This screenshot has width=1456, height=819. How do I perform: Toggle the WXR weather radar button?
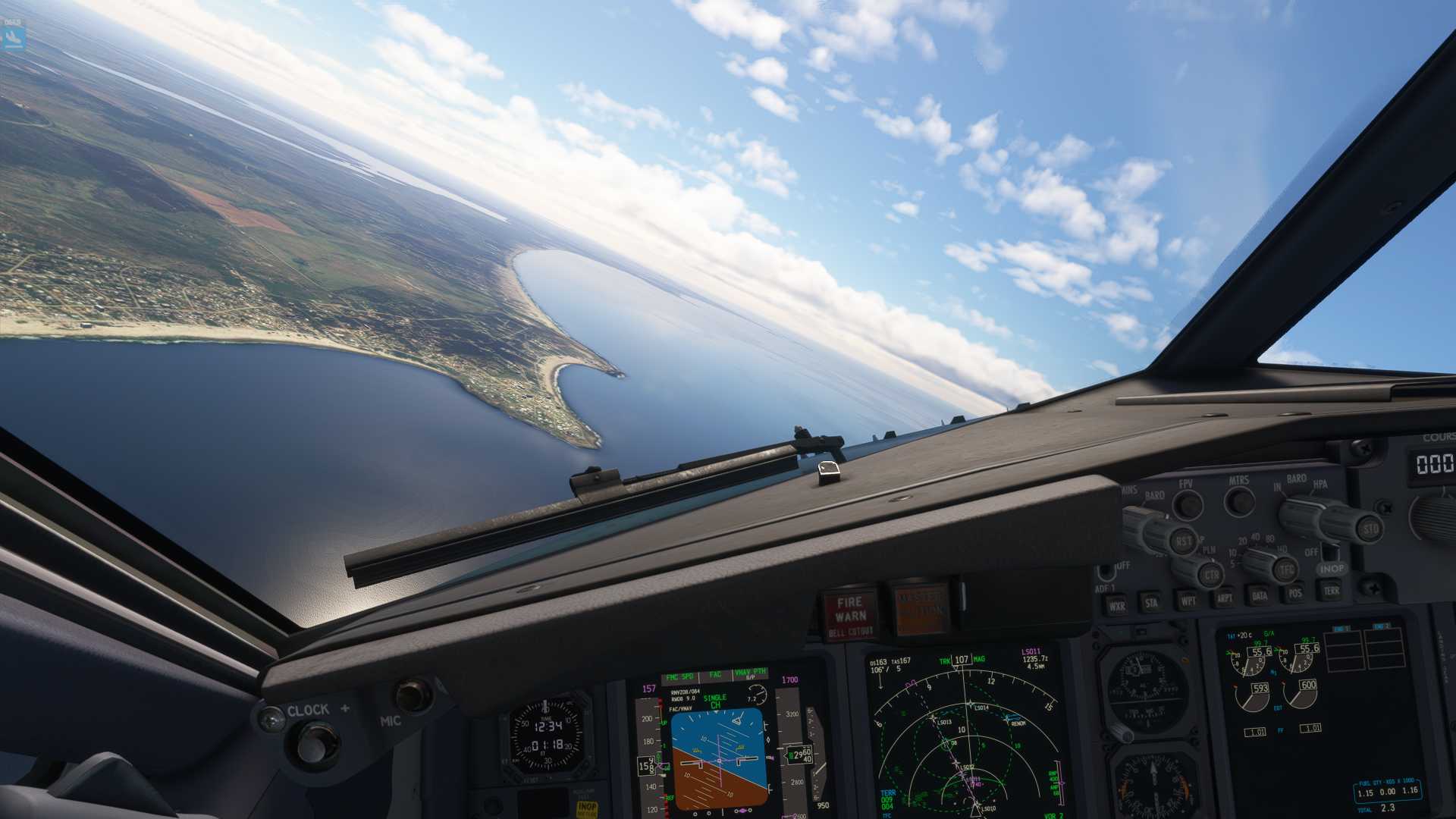tap(1116, 606)
